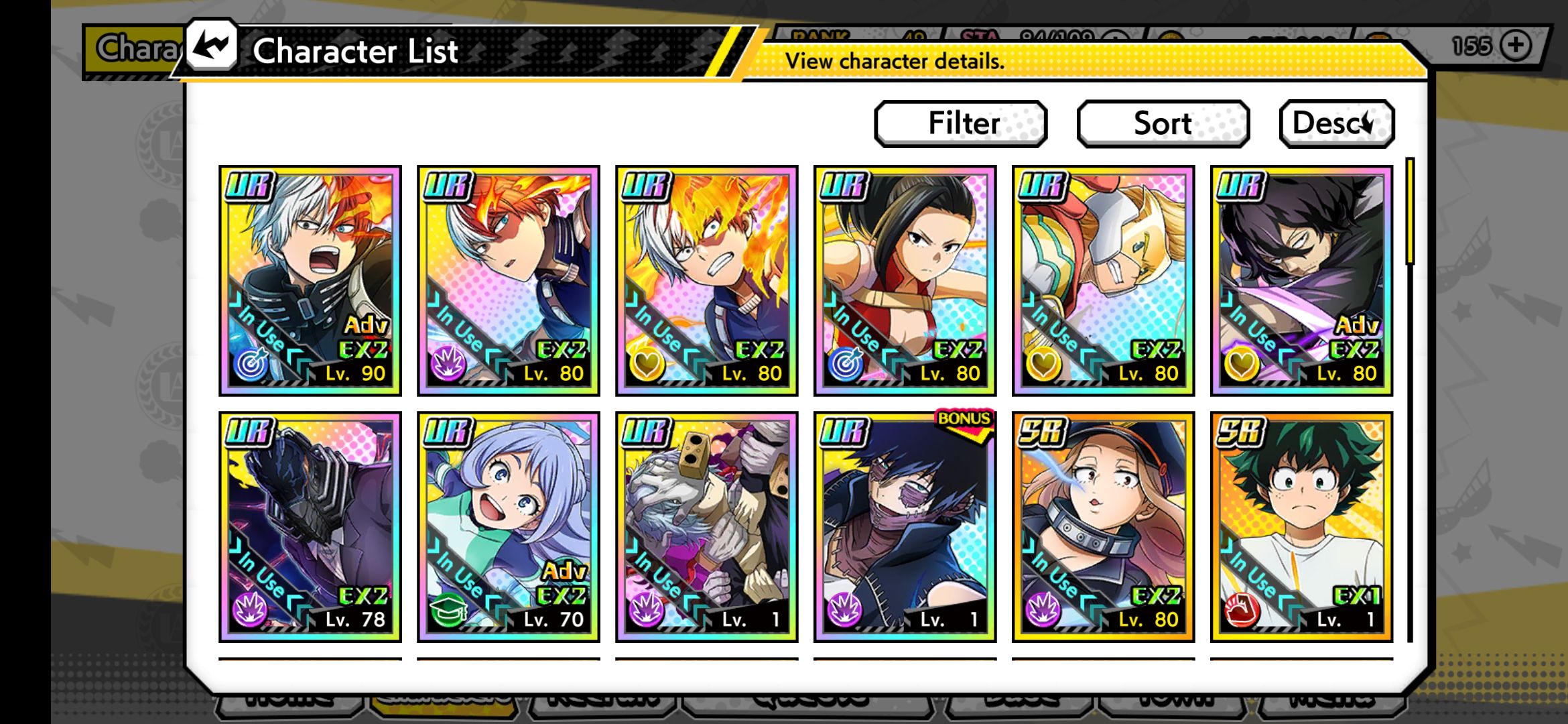Select the BONUS Dabi card
The image size is (1568, 724).
pos(905,527)
